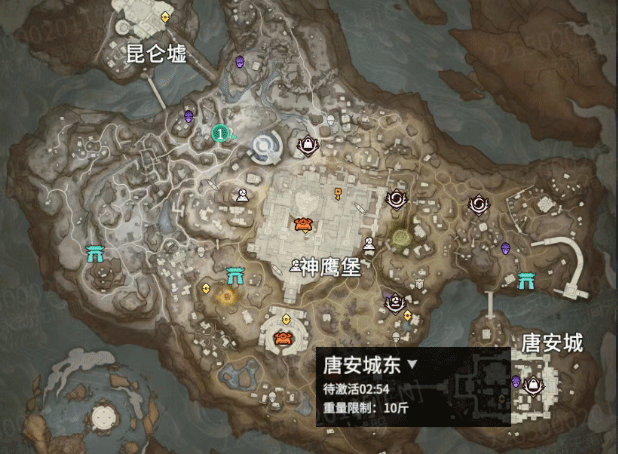Click the glowing golden sun marker

(x=228, y=296)
